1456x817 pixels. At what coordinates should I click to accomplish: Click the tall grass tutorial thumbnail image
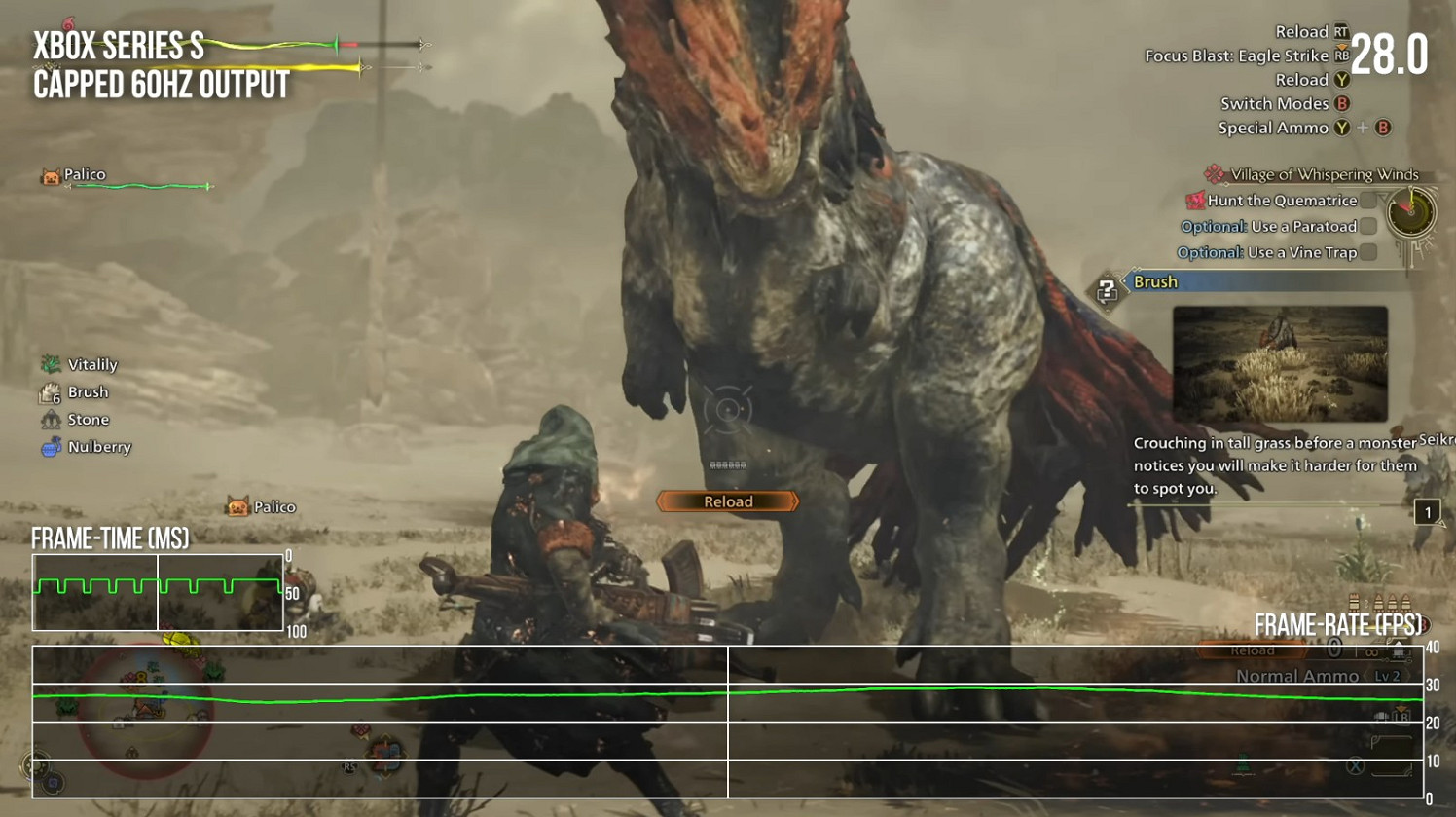1281,365
